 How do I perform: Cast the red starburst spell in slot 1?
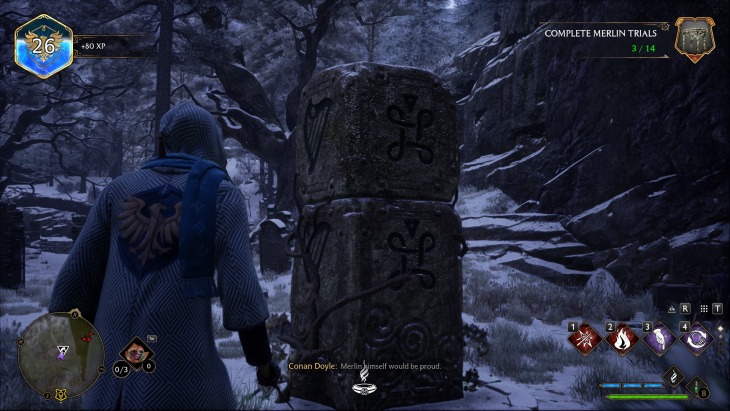(583, 341)
